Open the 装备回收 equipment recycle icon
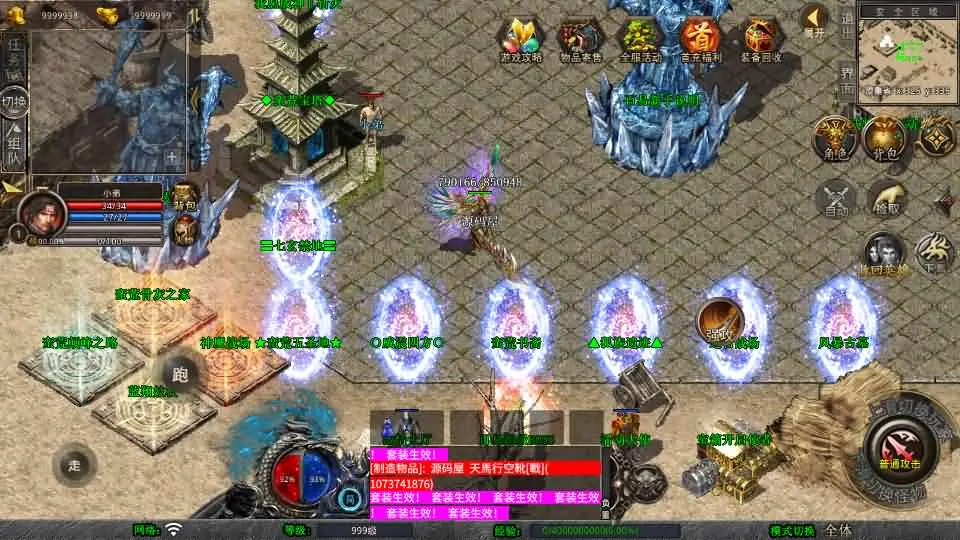Image resolution: width=960 pixels, height=540 pixels. [x=761, y=40]
